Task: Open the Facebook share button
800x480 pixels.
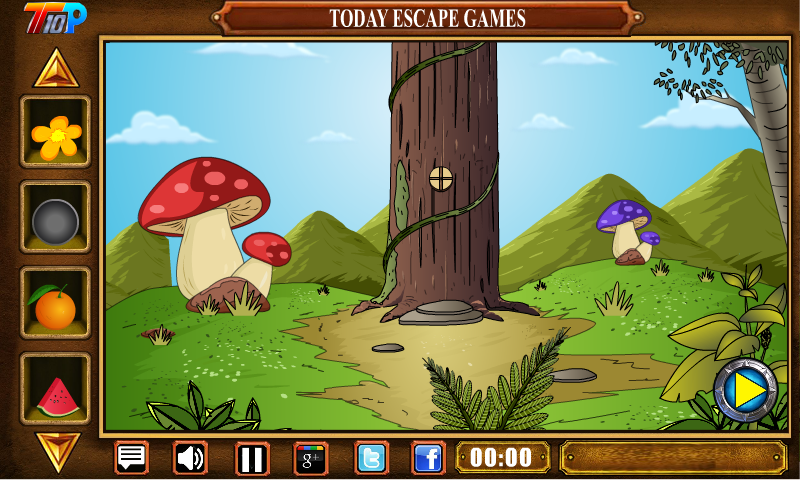Action: point(428,459)
